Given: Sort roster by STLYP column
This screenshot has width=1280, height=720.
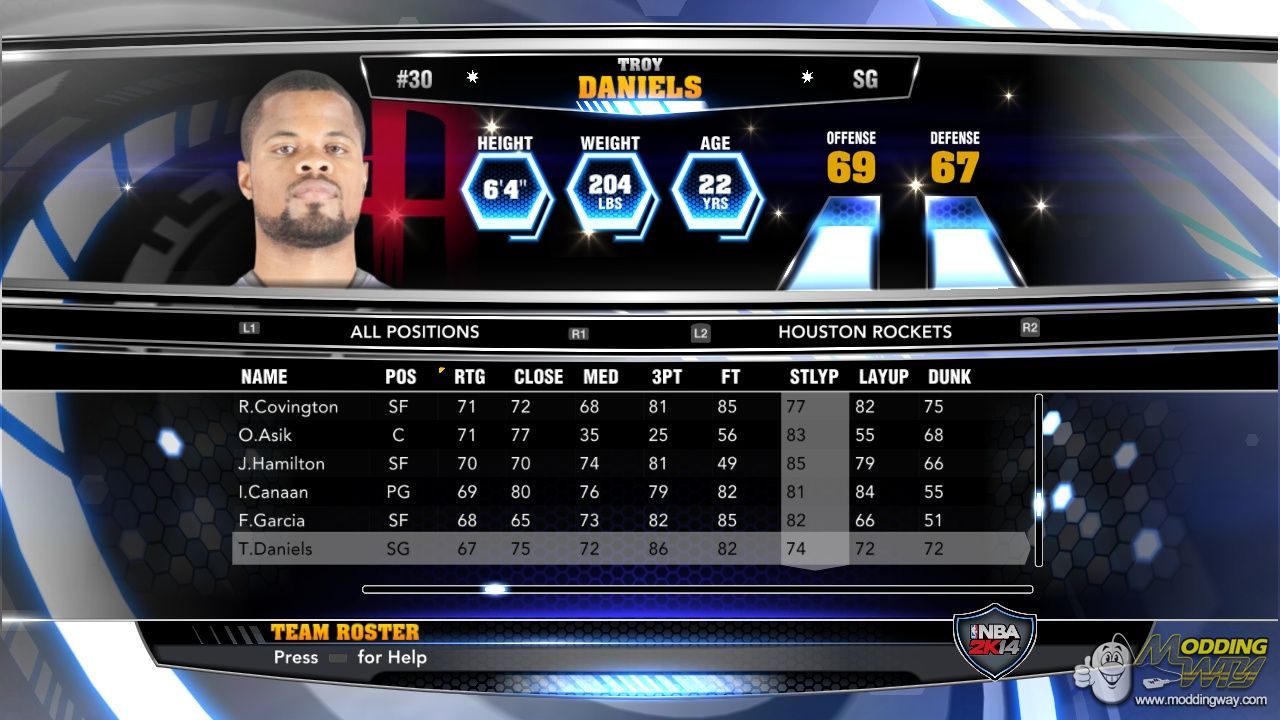Looking at the screenshot, I should point(814,377).
